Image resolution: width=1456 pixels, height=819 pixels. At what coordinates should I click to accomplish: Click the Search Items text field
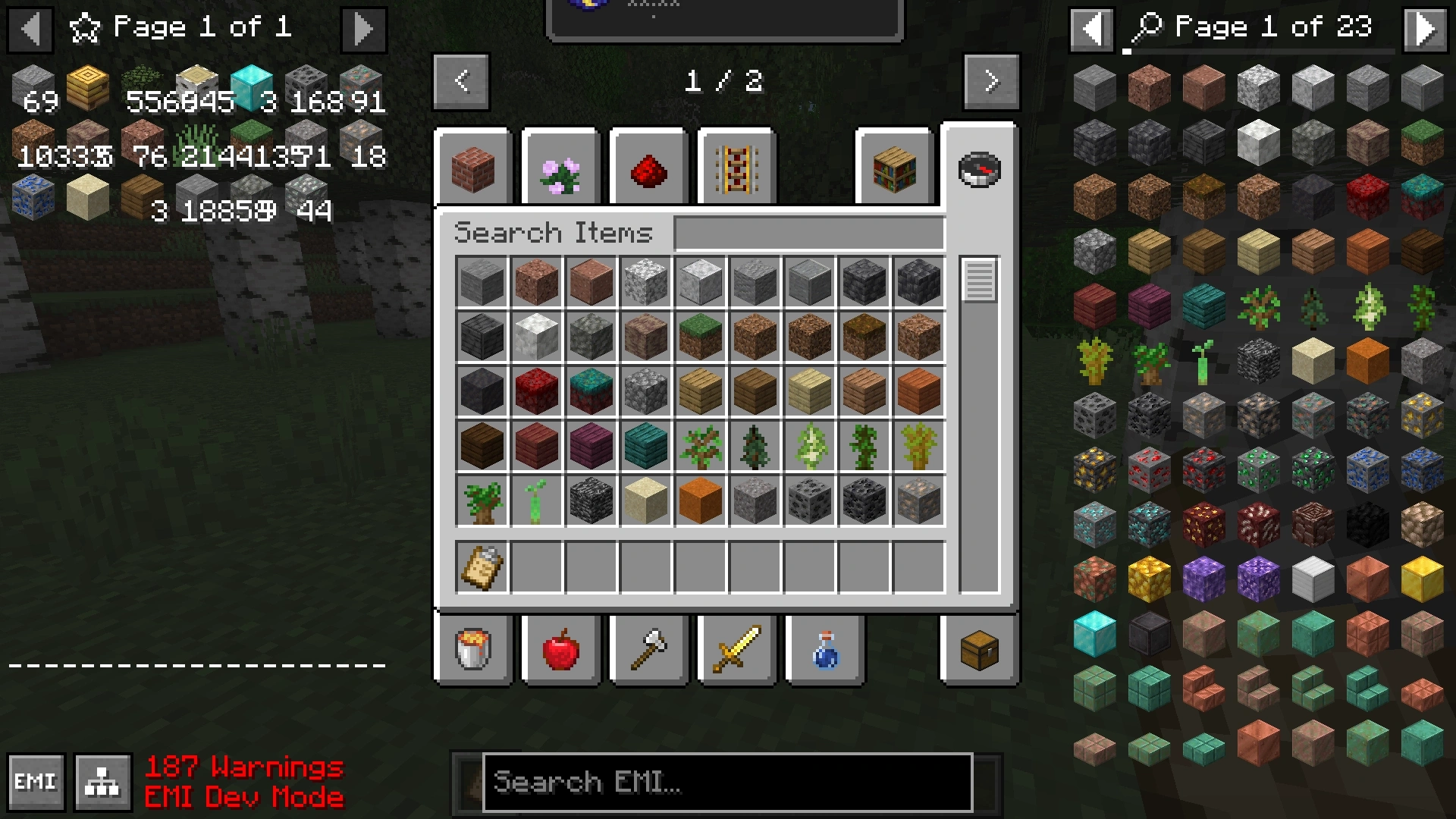point(808,233)
